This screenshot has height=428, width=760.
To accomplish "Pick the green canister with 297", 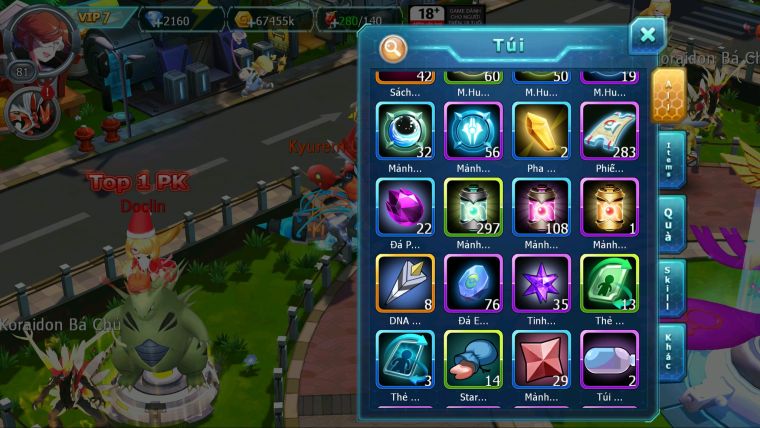I will click(x=473, y=207).
